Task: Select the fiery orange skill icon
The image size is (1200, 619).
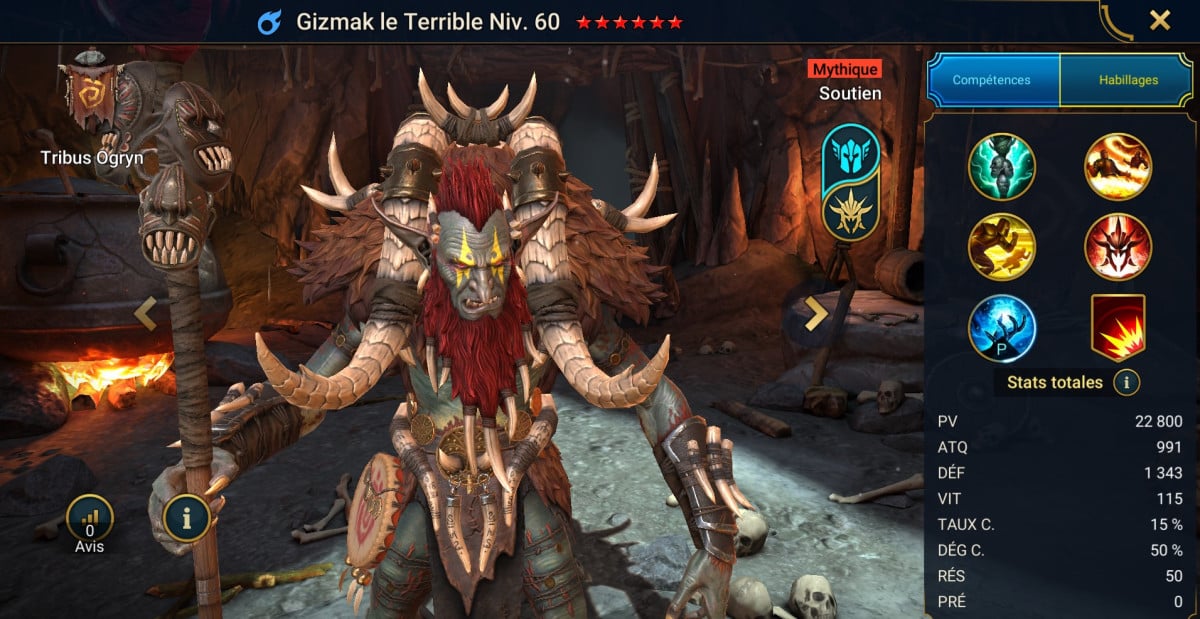Action: pyautogui.click(x=1118, y=167)
